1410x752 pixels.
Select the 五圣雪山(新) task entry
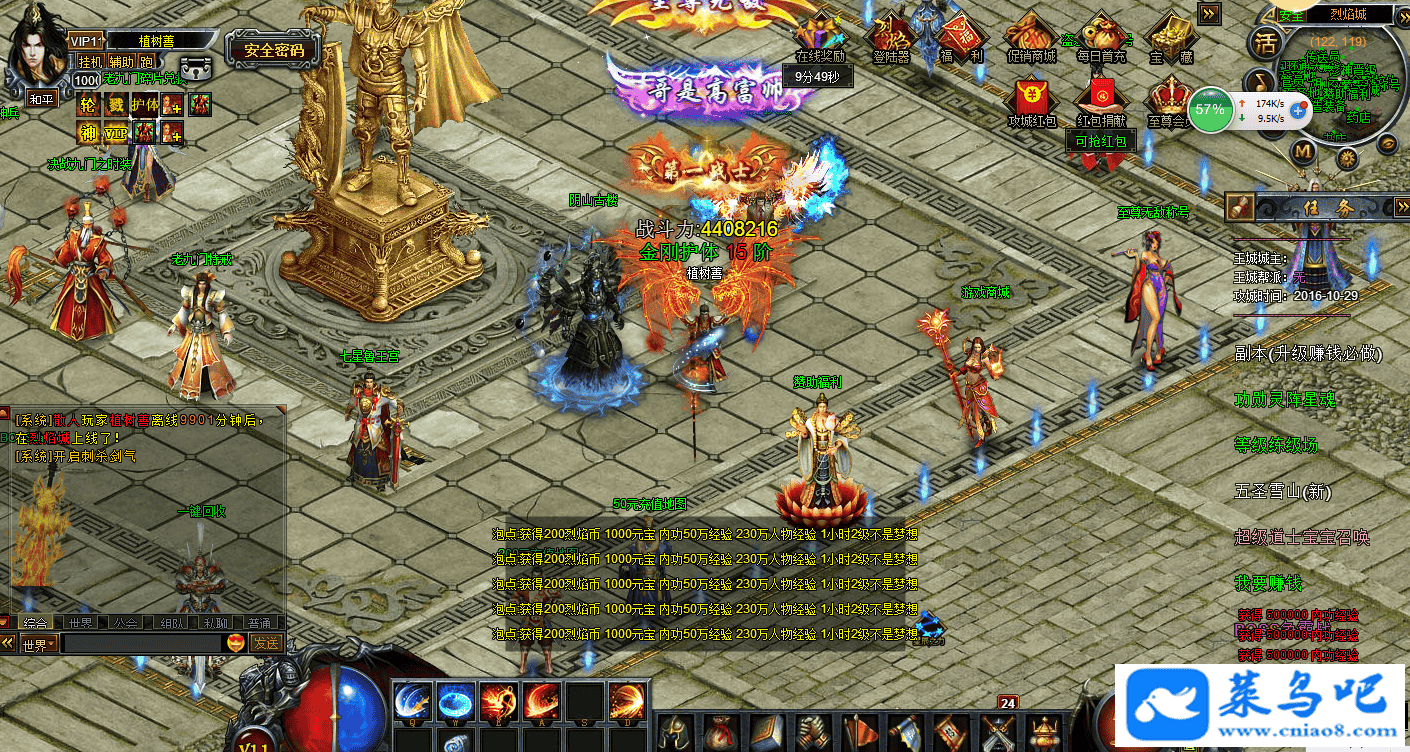point(1284,491)
